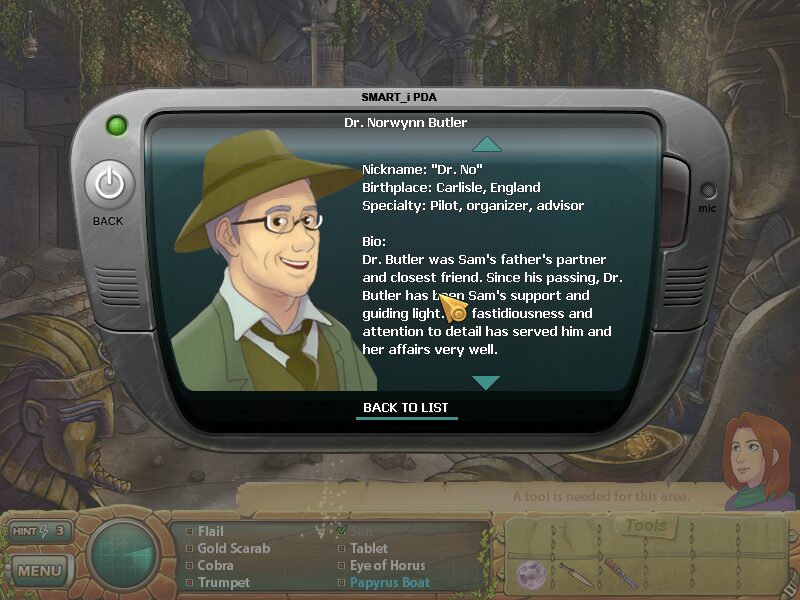800x600 pixels.
Task: Return with BACK TO LIST
Action: (406, 408)
